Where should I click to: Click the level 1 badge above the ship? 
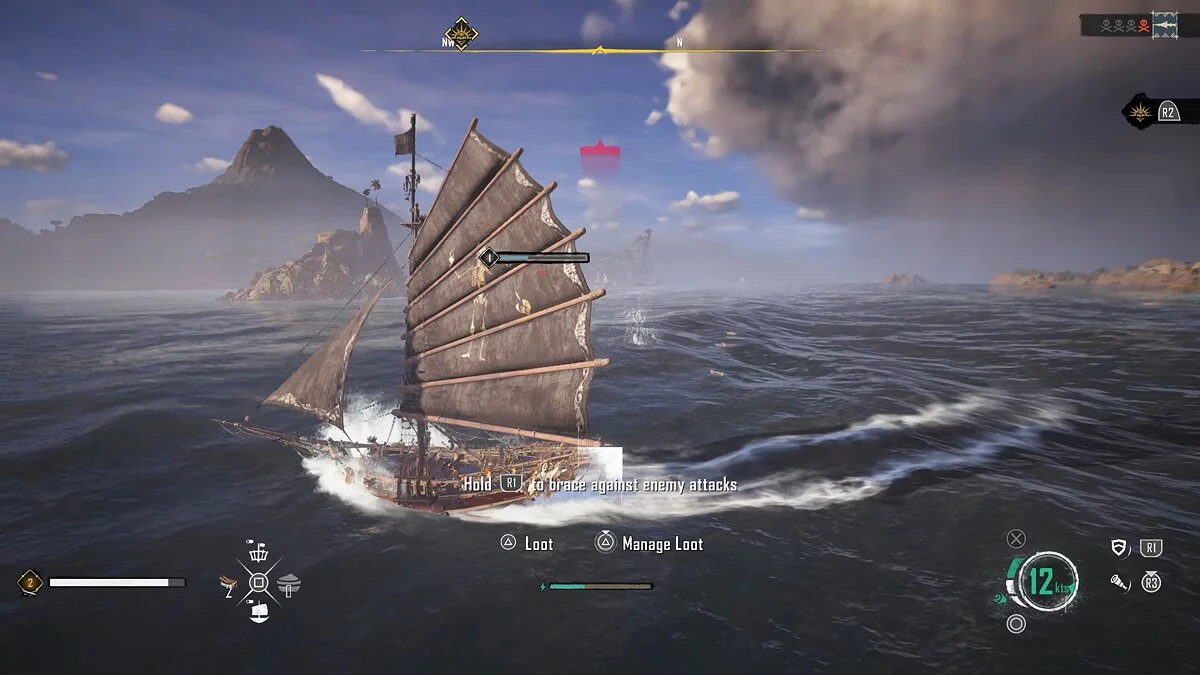coord(489,258)
